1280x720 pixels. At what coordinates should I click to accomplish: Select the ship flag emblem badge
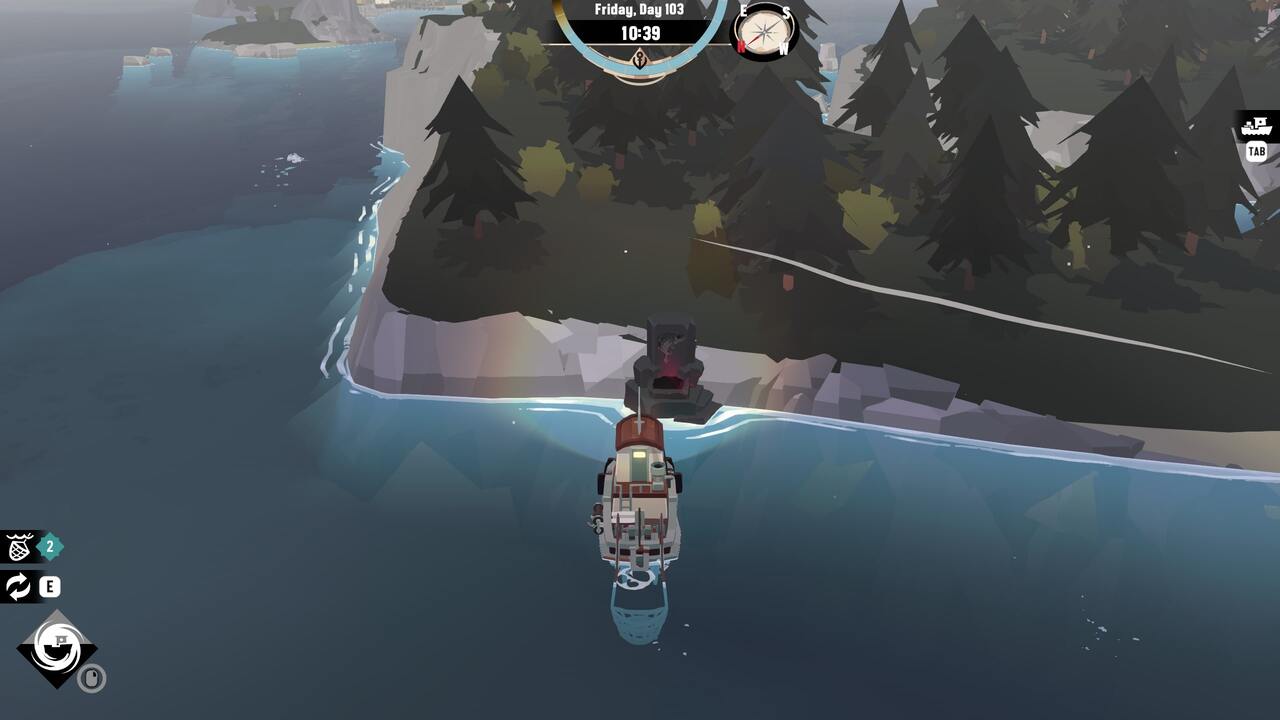coord(58,648)
